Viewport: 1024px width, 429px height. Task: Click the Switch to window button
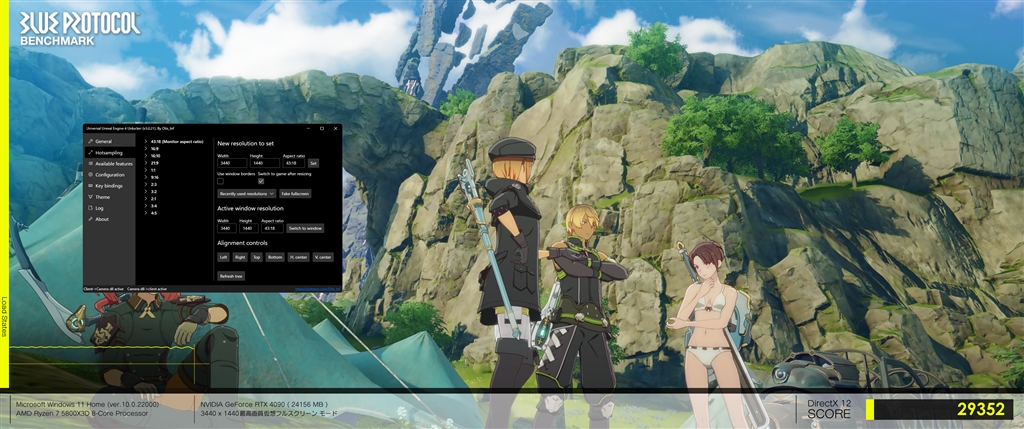[305, 228]
